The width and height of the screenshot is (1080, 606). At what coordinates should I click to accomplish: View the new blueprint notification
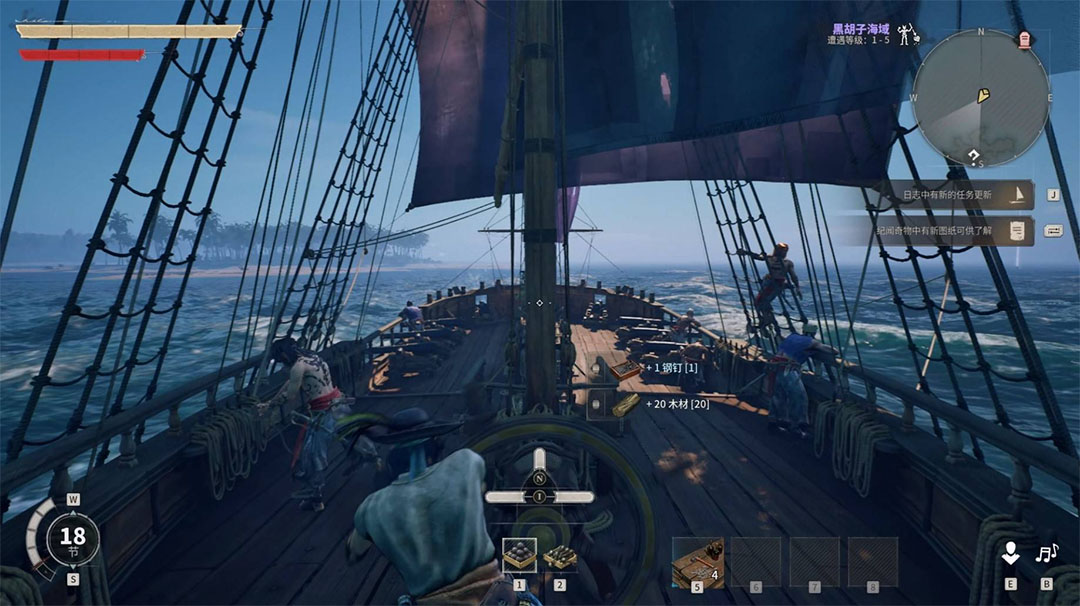pos(944,232)
